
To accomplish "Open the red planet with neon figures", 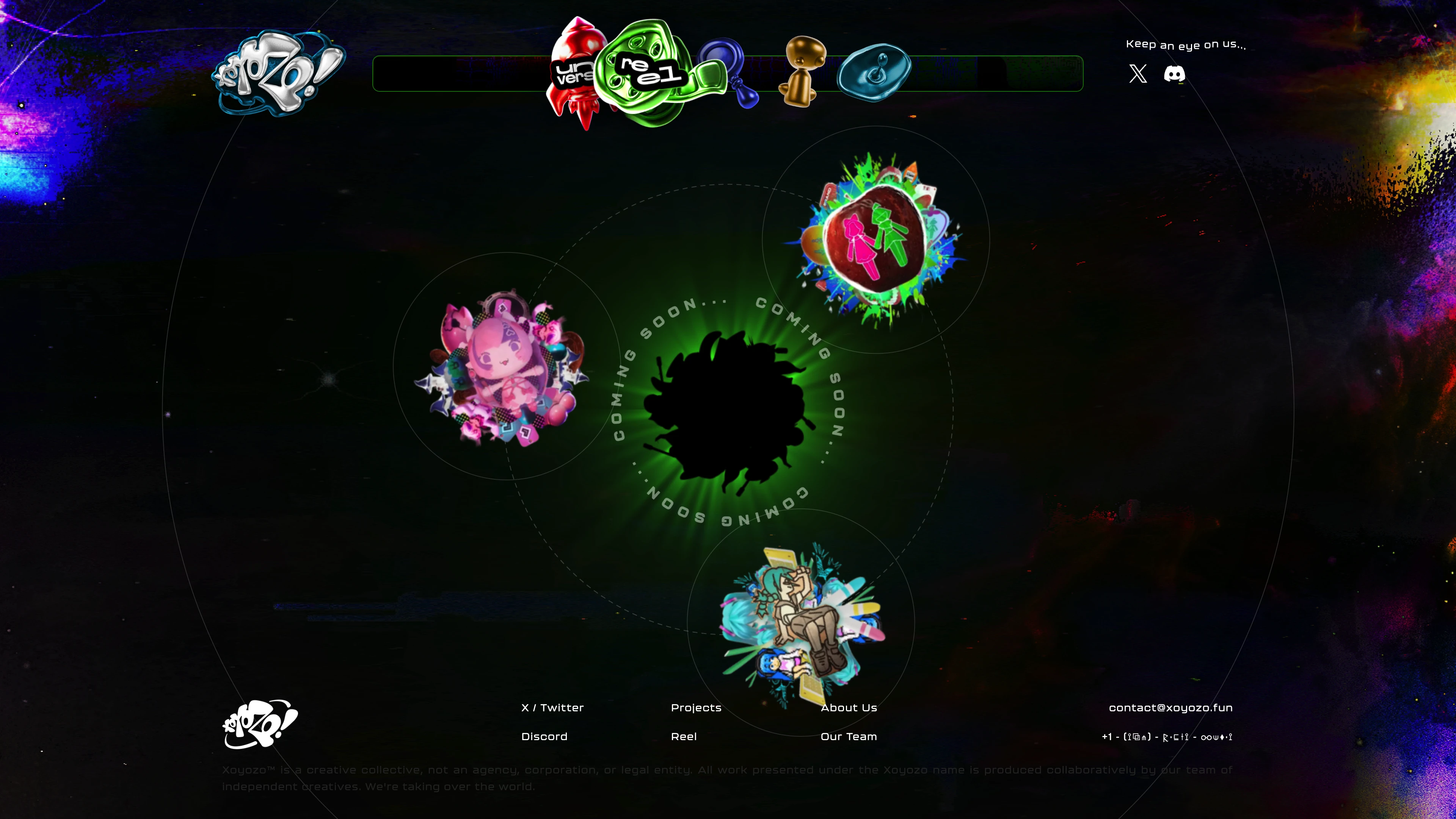I will (x=876, y=240).
